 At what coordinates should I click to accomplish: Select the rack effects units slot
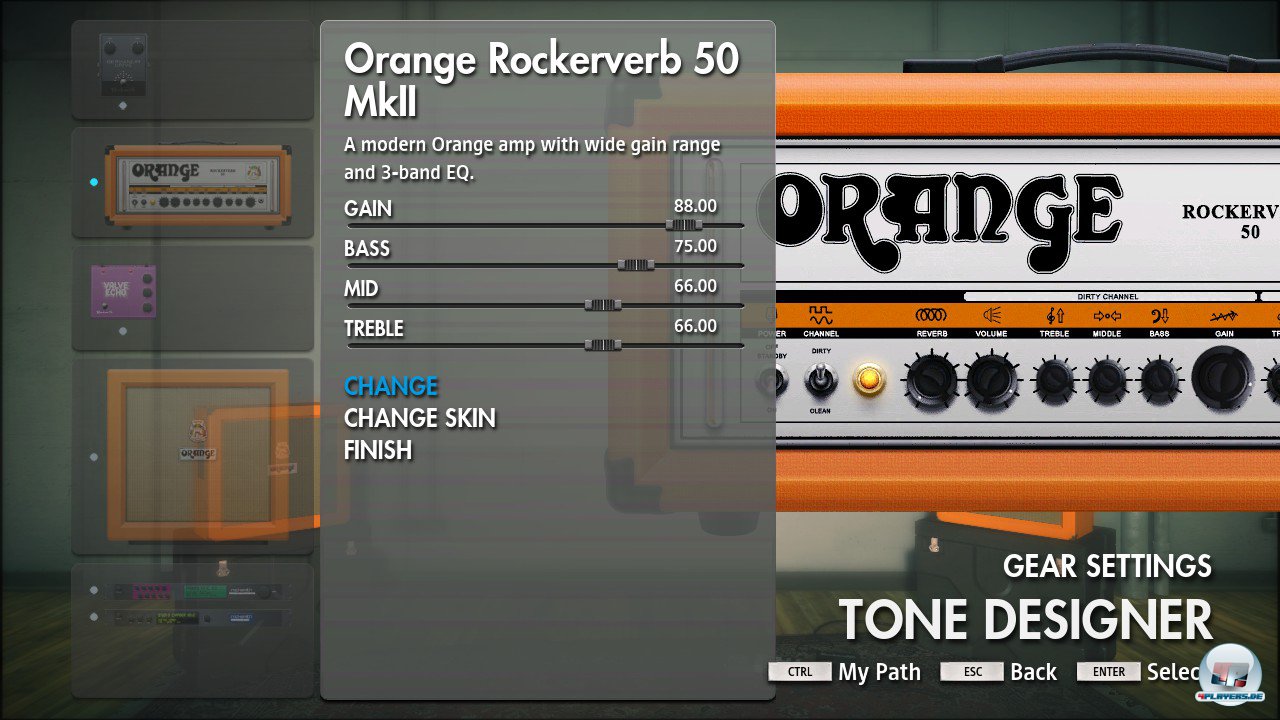click(x=193, y=605)
